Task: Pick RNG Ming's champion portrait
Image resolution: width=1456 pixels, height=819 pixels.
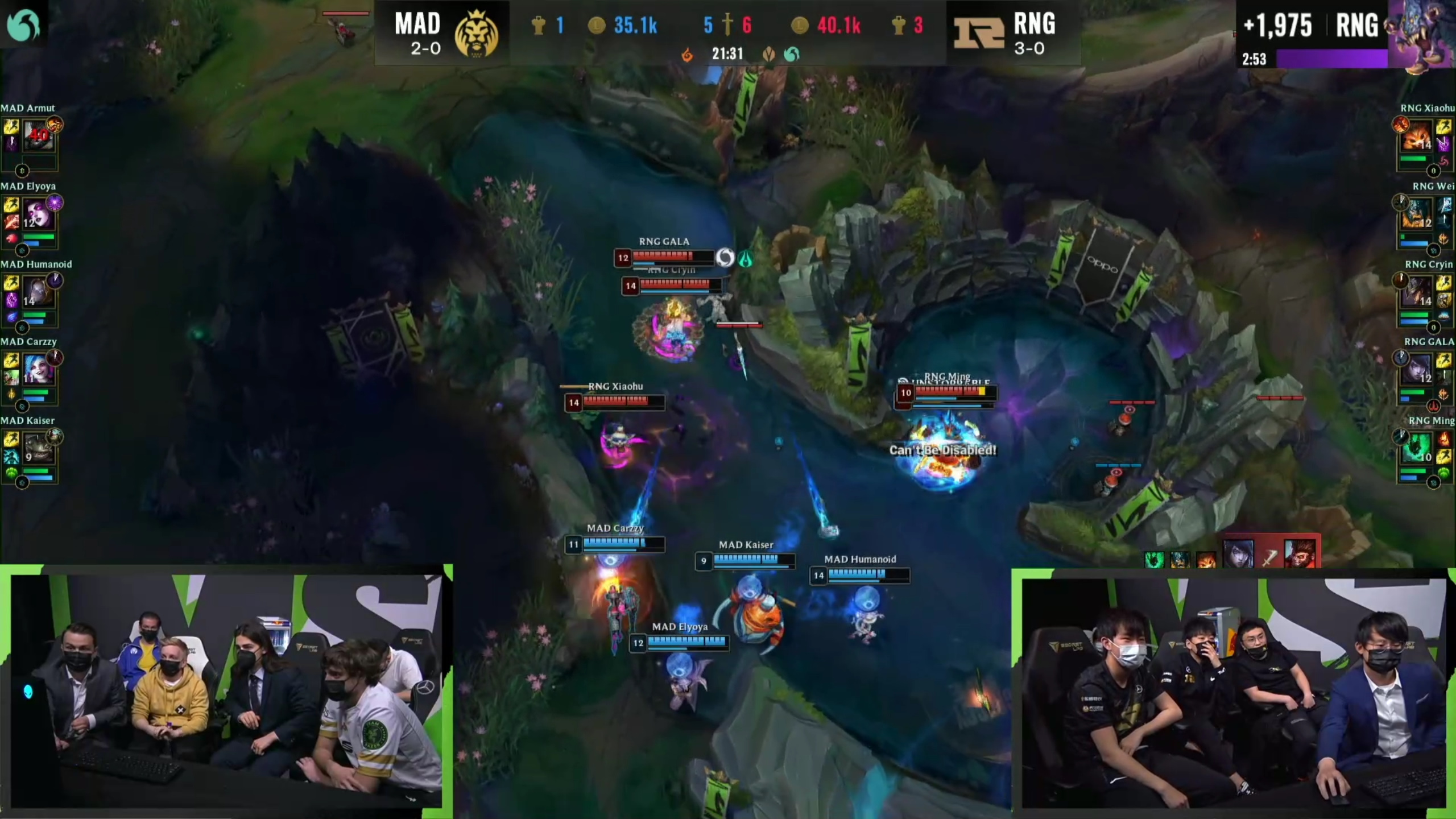Action: click(1417, 449)
